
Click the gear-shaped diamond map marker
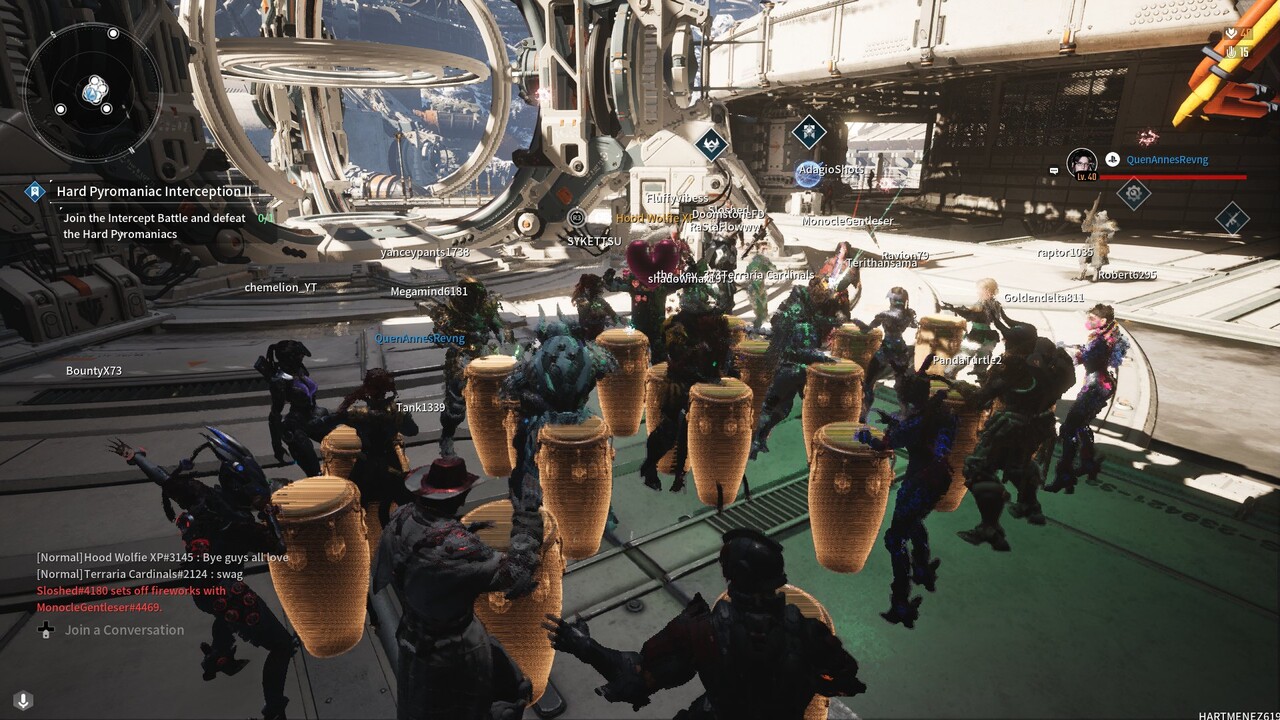(1133, 192)
